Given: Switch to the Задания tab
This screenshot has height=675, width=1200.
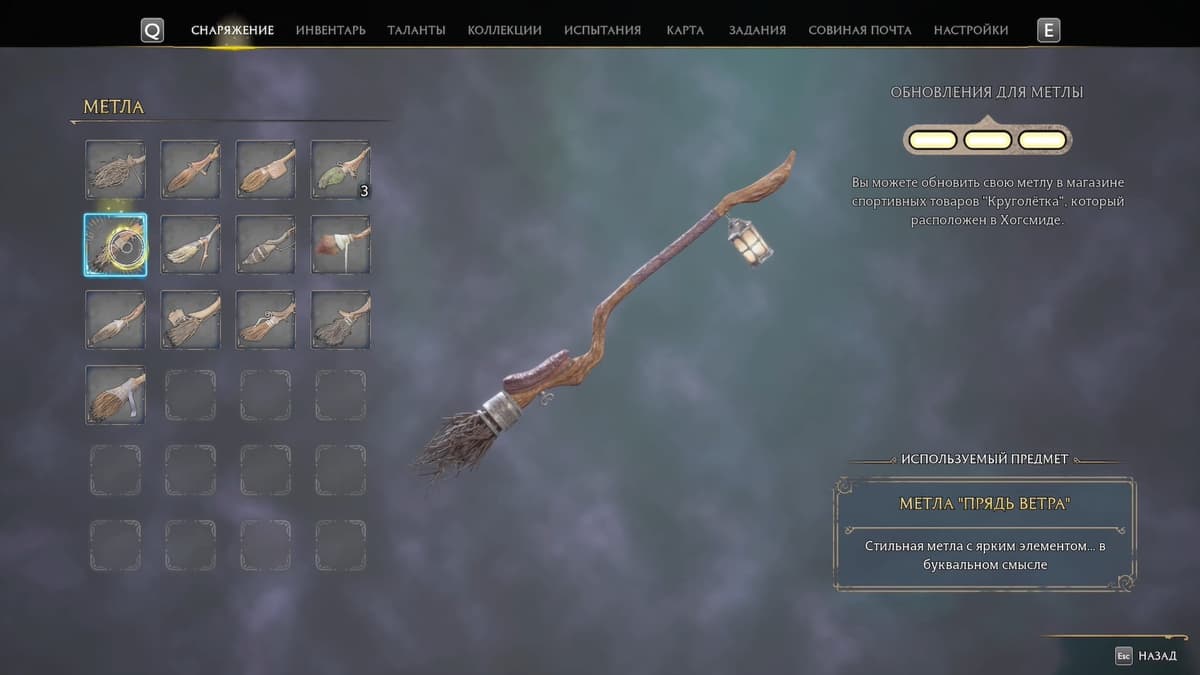Looking at the screenshot, I should tap(757, 30).
